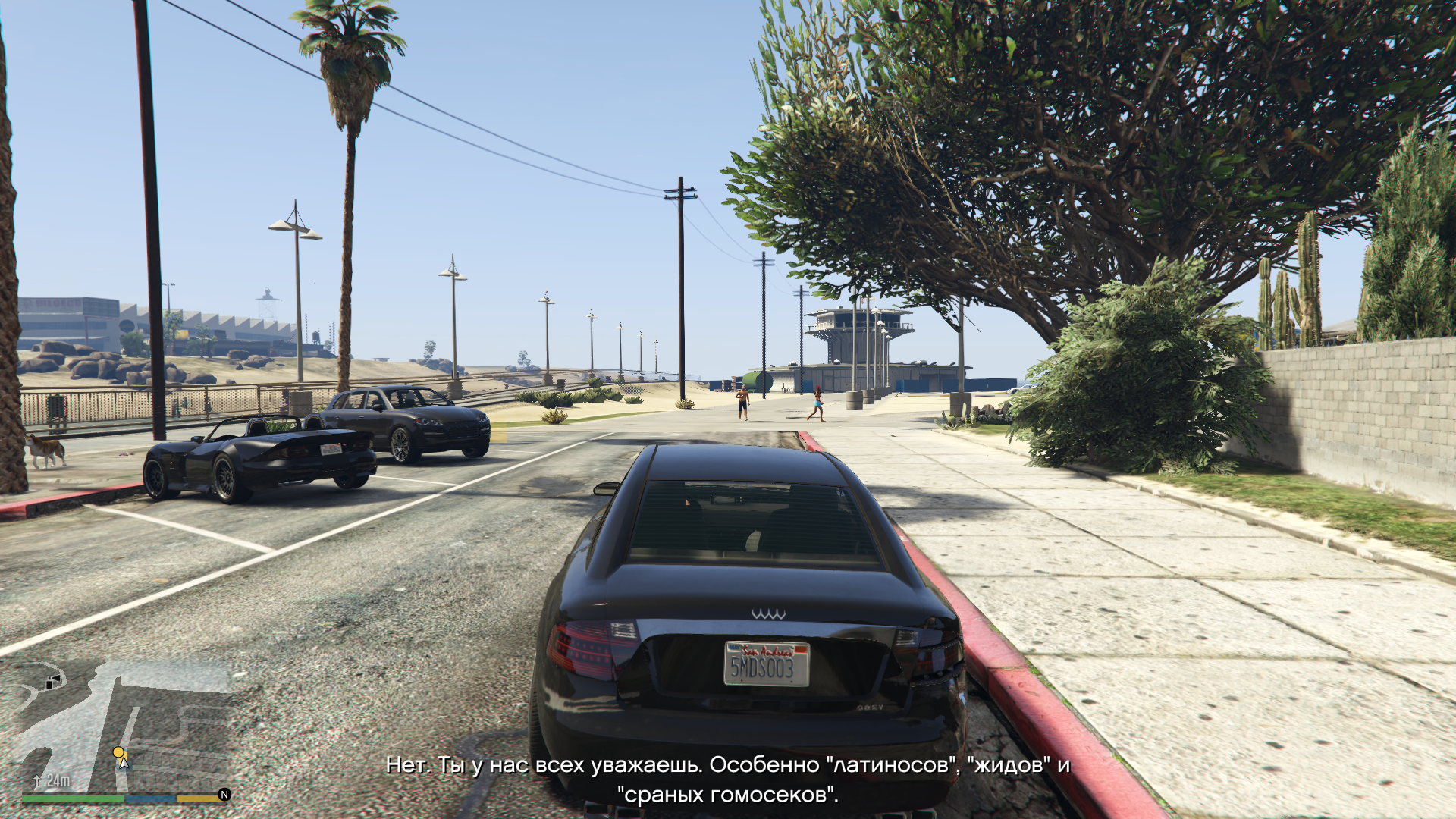Click the north compass indicator on minimap
Screen dimensions: 1456x819
click(x=224, y=794)
